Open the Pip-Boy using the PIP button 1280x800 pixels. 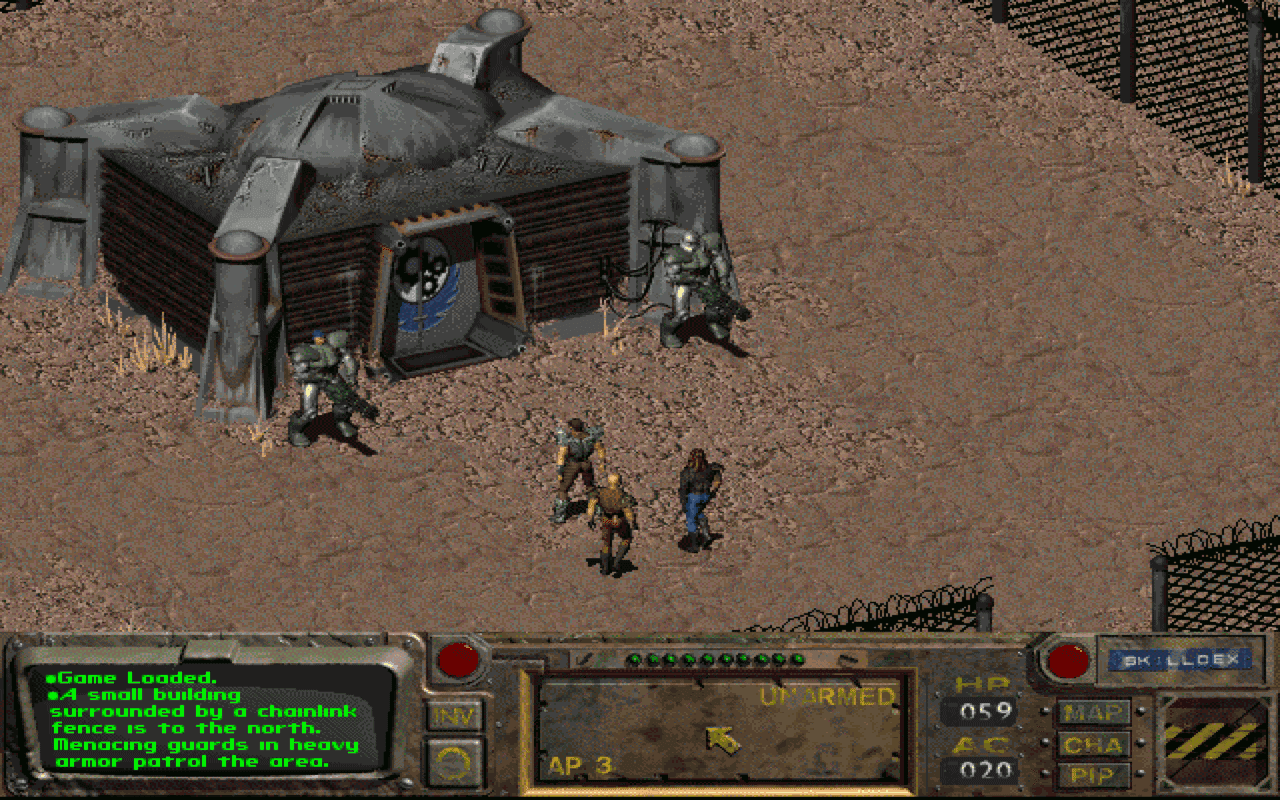point(1094,774)
